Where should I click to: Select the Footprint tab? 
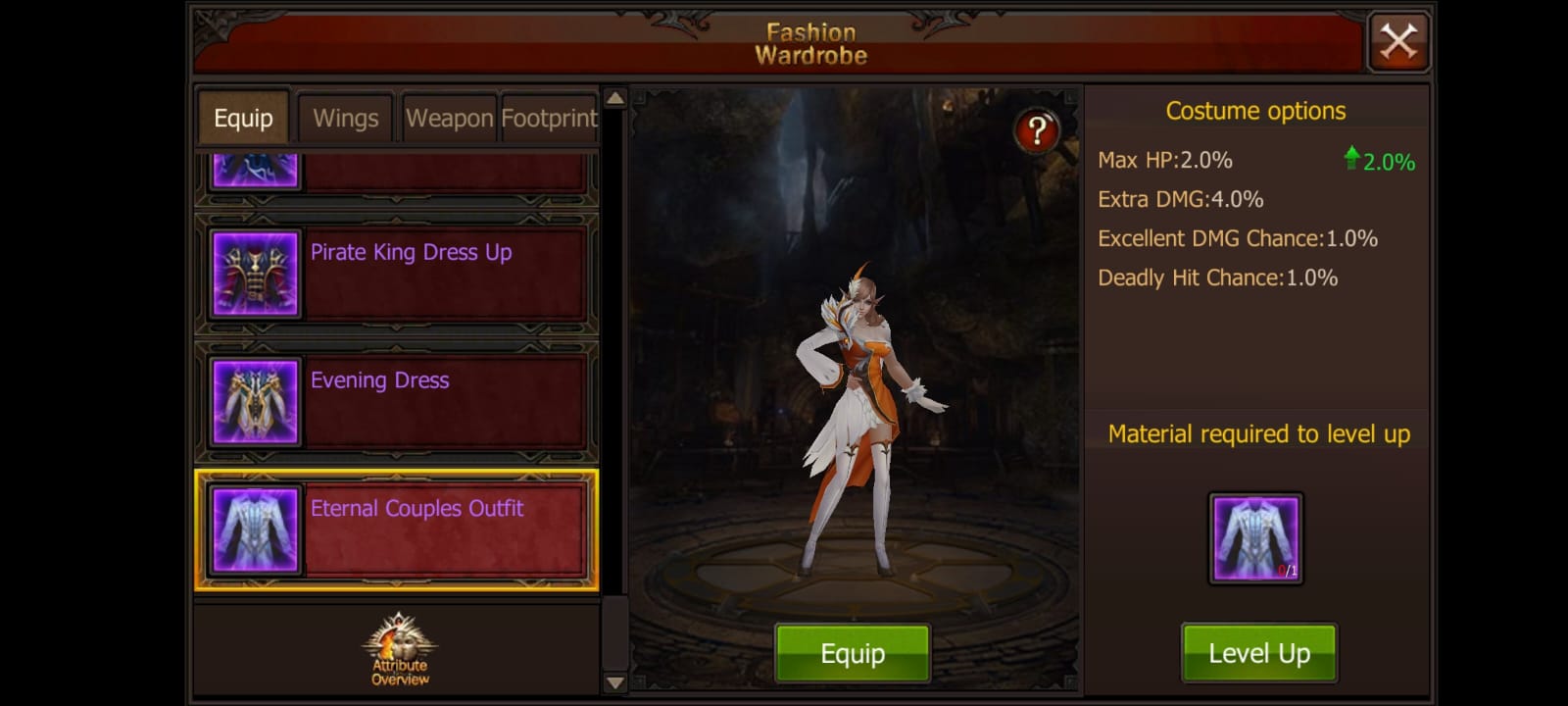[549, 119]
